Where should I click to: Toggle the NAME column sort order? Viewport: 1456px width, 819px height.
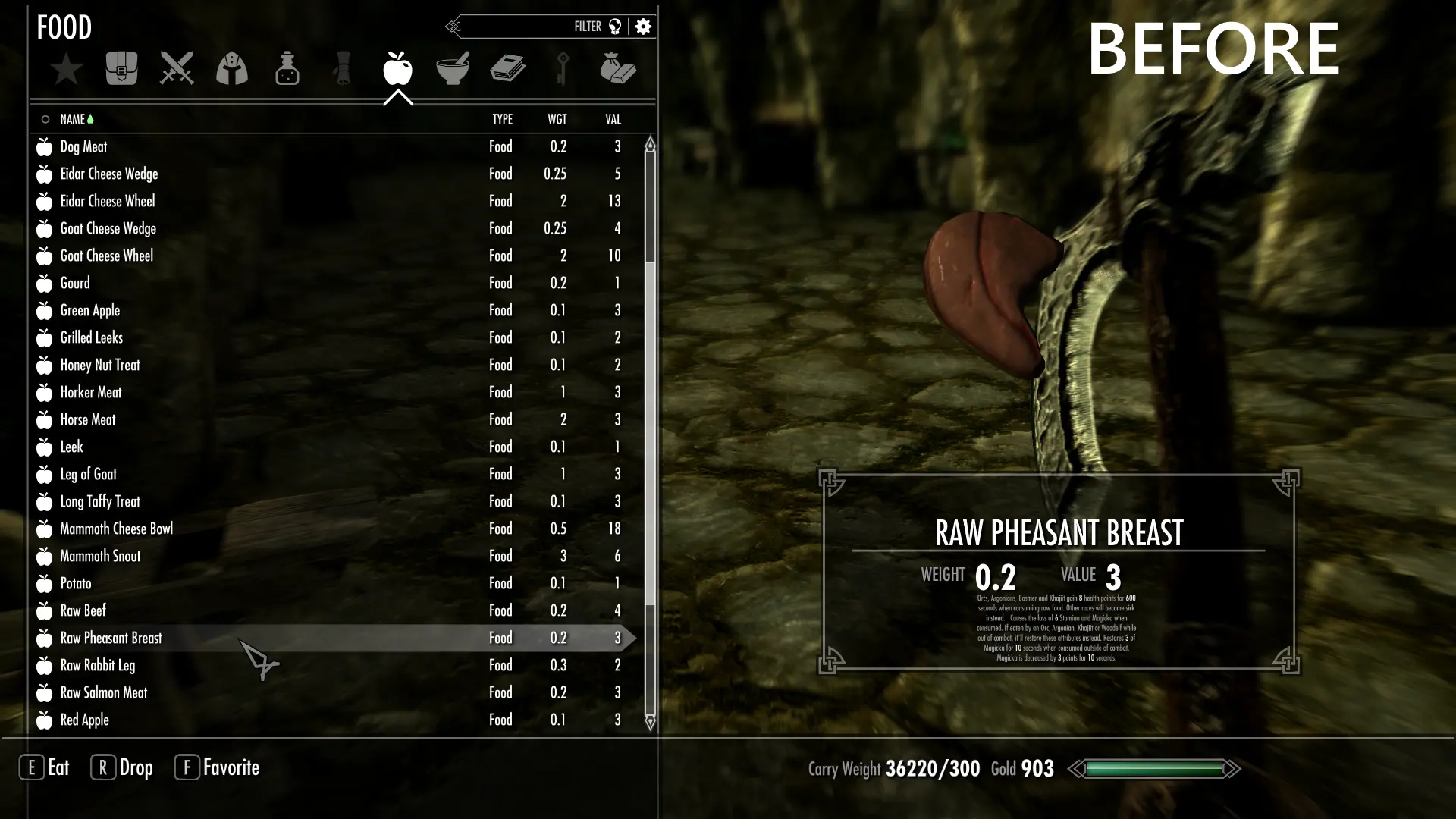tap(74, 119)
